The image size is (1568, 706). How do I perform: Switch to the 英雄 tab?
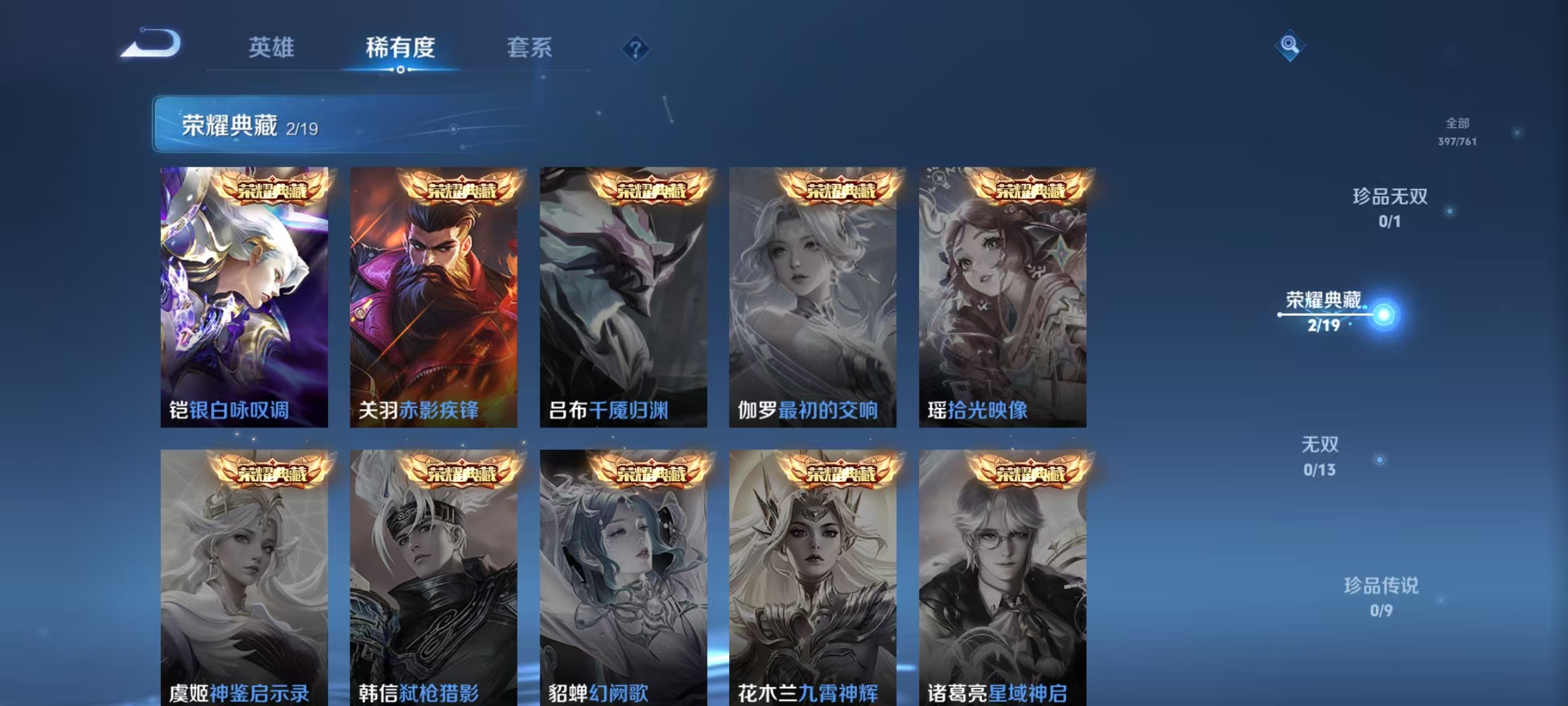tap(272, 48)
